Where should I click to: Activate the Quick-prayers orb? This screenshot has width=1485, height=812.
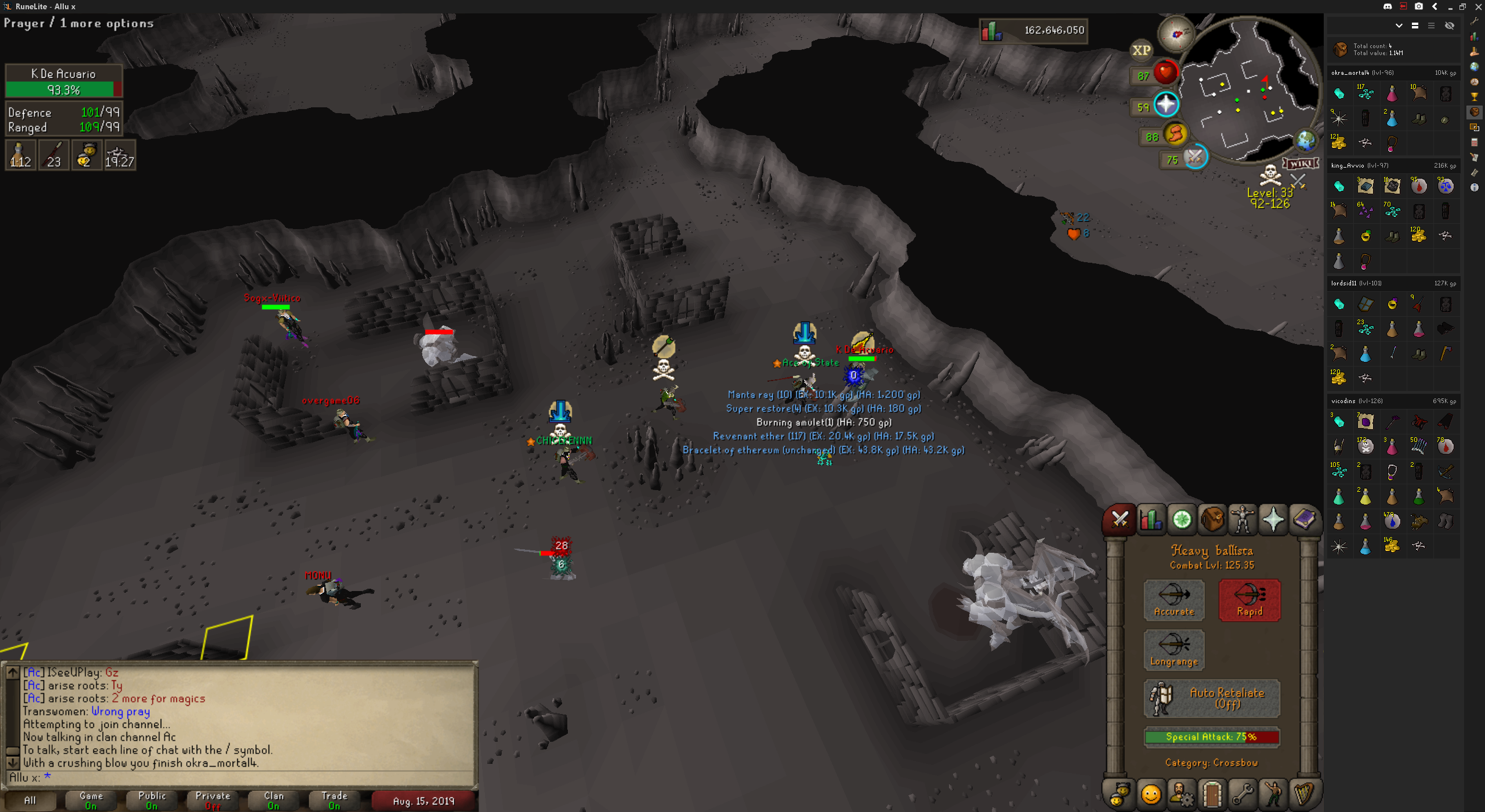point(1166,105)
